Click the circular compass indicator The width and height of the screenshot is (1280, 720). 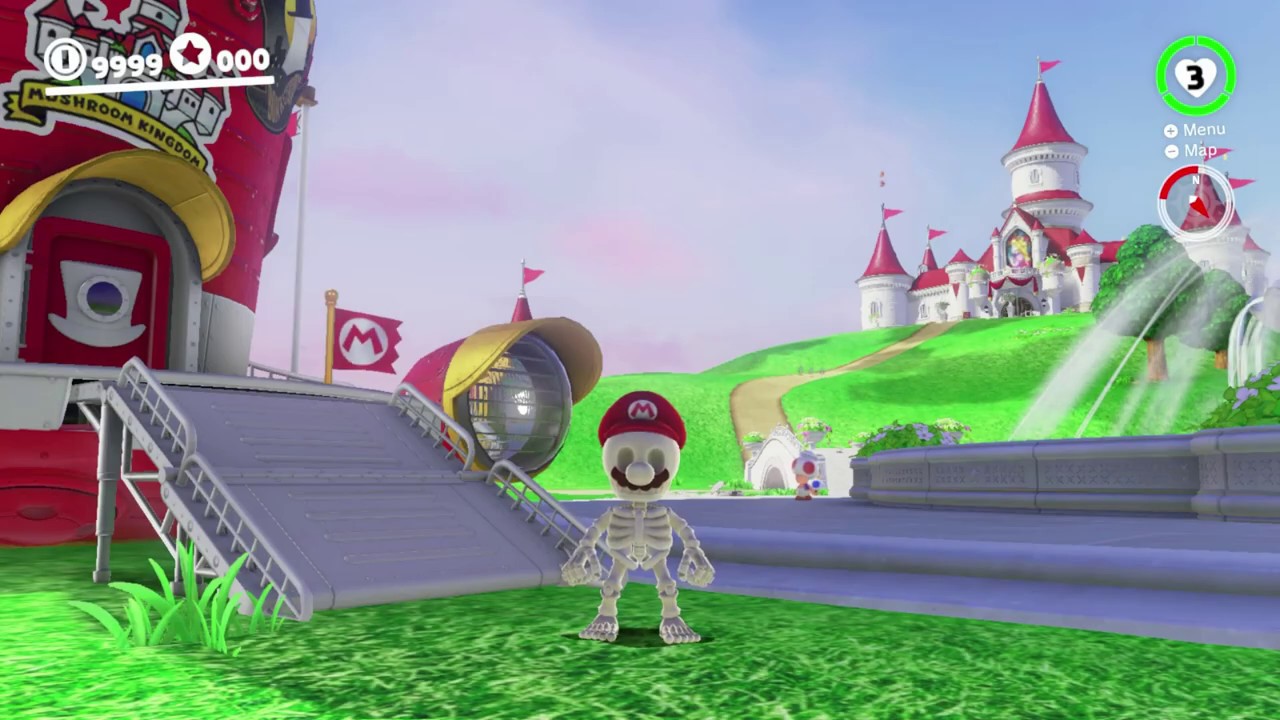point(1195,203)
